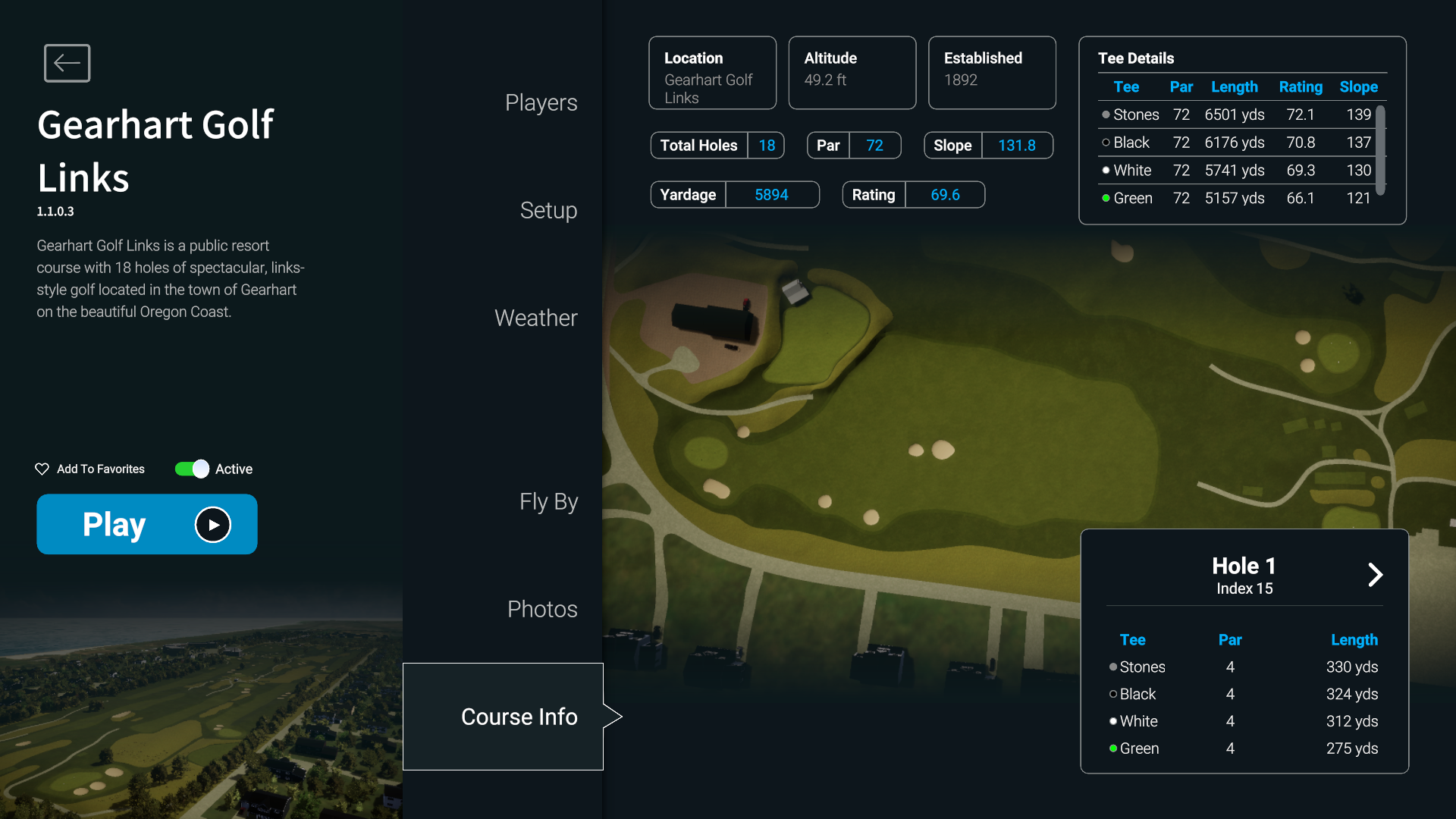Click the Add To Favorites label
Viewport: 1456px width, 819px height.
pyautogui.click(x=99, y=469)
